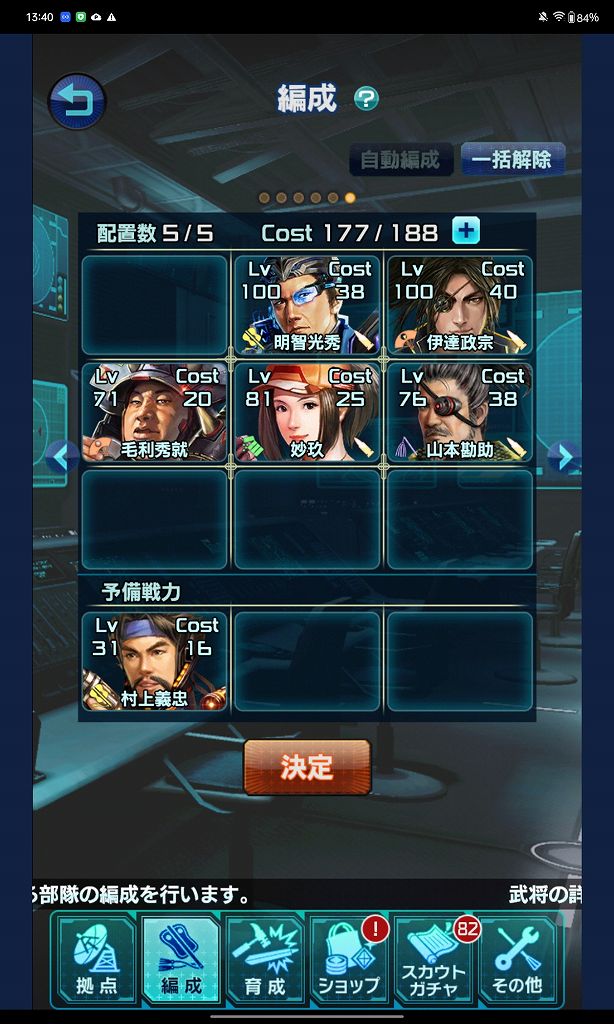Go to next formation with right arrow
Image resolution: width=614 pixels, height=1024 pixels.
click(x=565, y=457)
